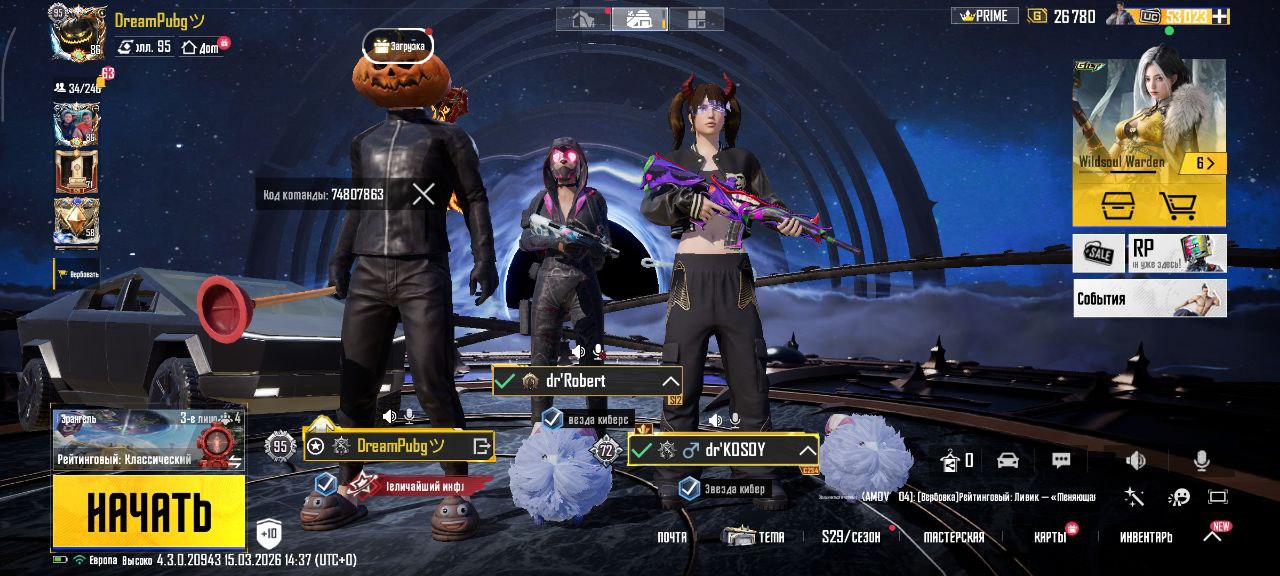Close the team code banner
Viewport: 1280px width, 576px height.
coord(423,194)
